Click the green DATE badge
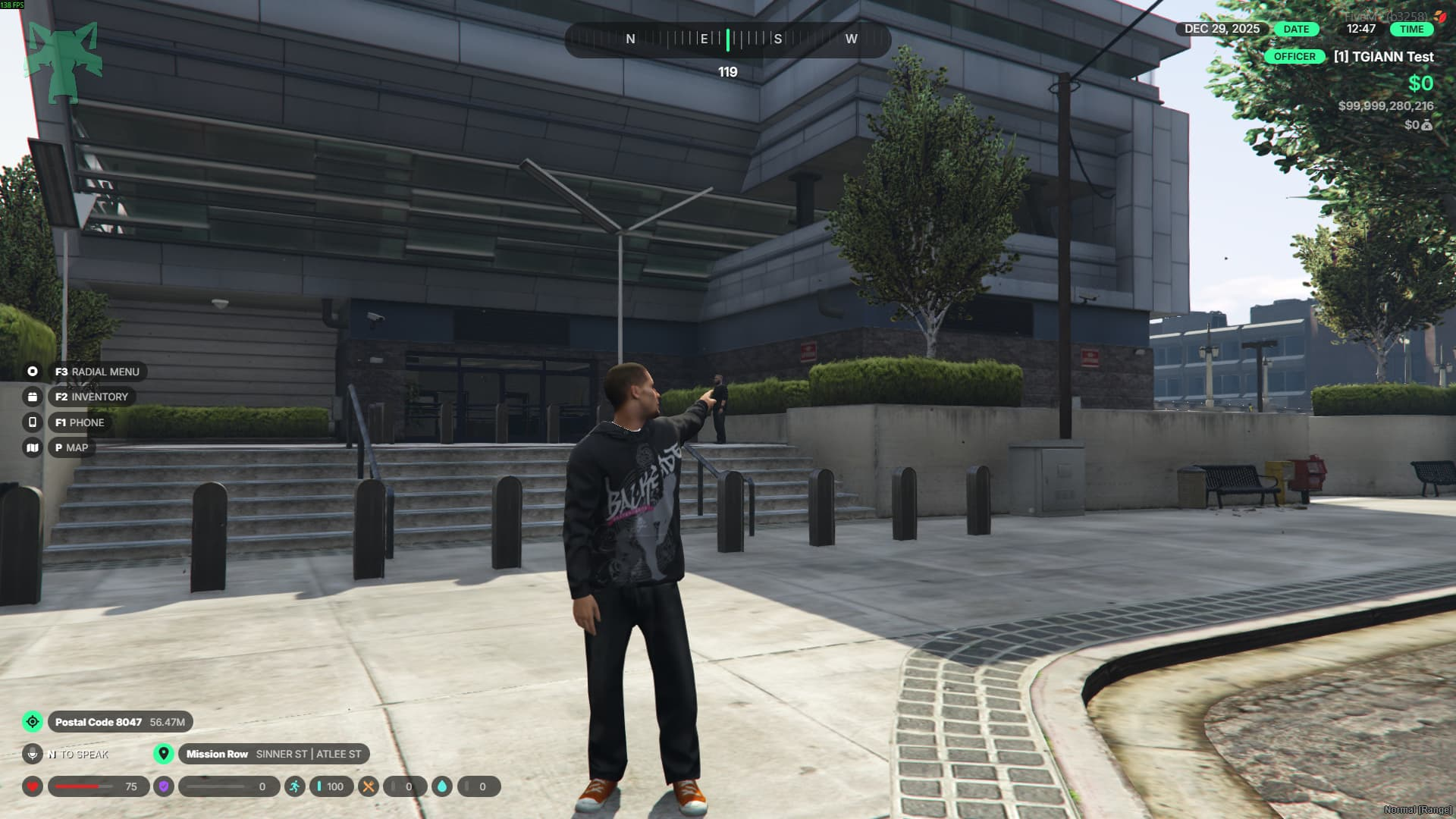Viewport: 1456px width, 819px height. pos(1296,29)
